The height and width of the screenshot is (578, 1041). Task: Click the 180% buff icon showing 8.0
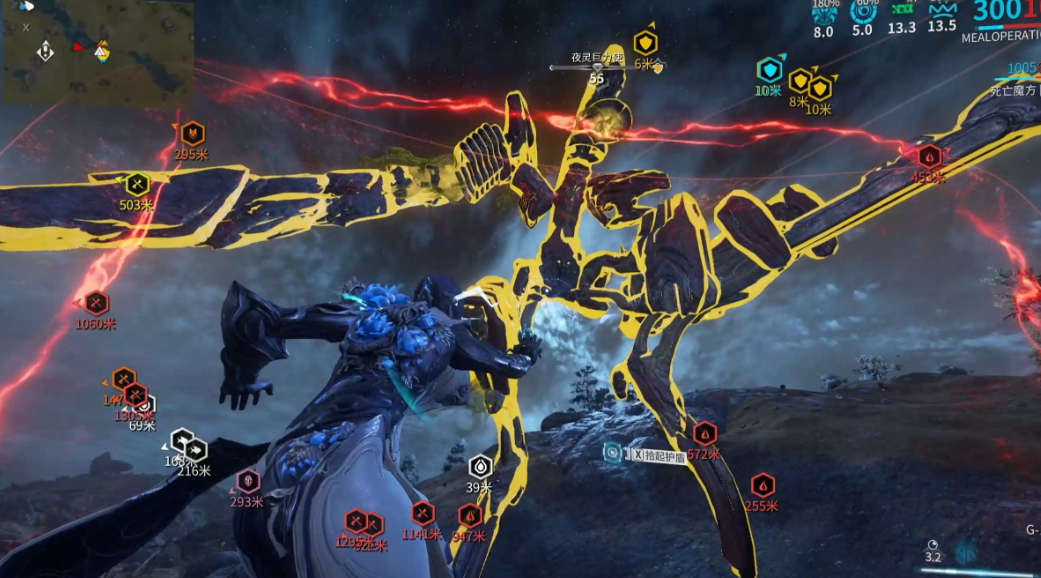tap(824, 12)
